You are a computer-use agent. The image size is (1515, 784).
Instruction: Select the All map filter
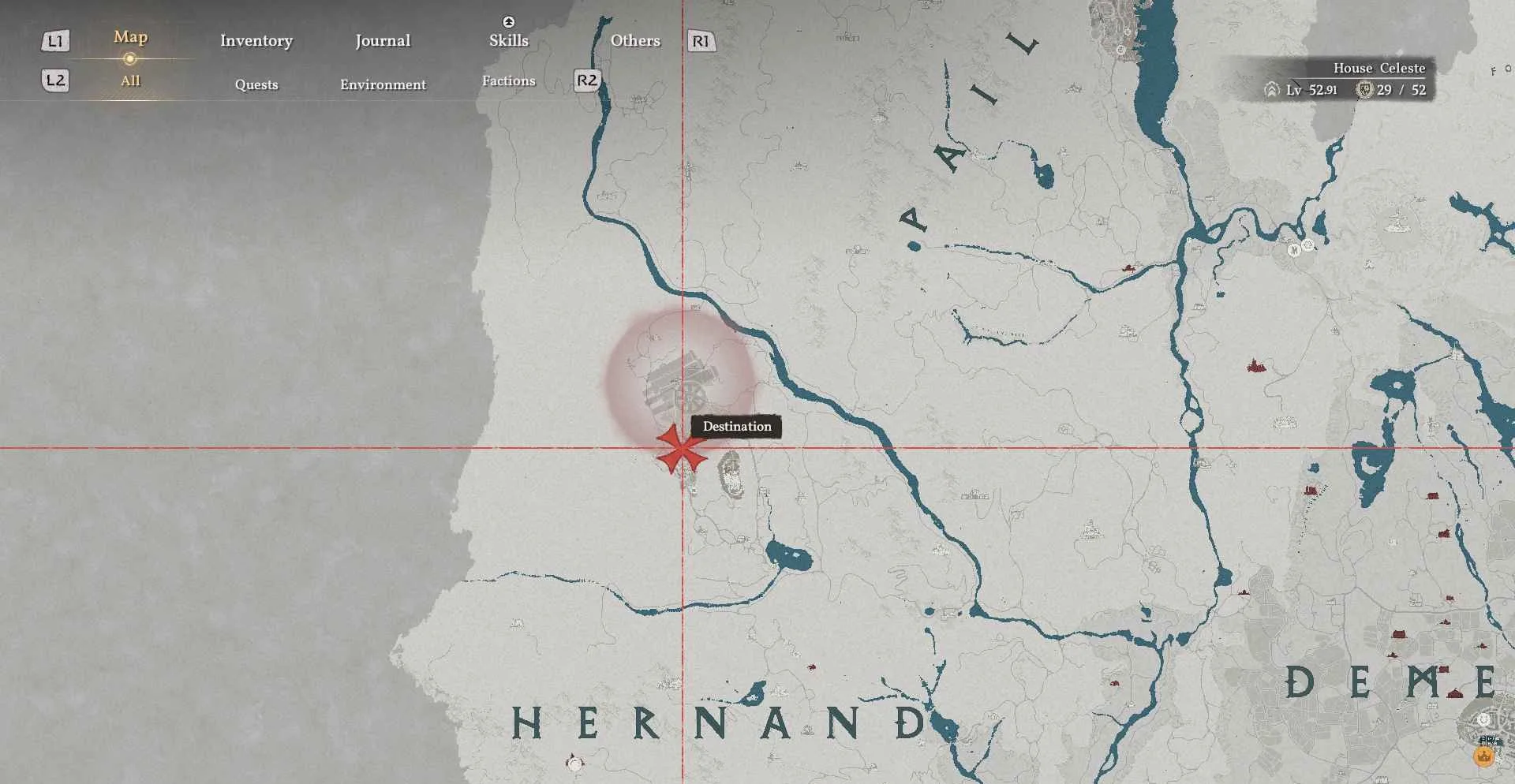[130, 80]
